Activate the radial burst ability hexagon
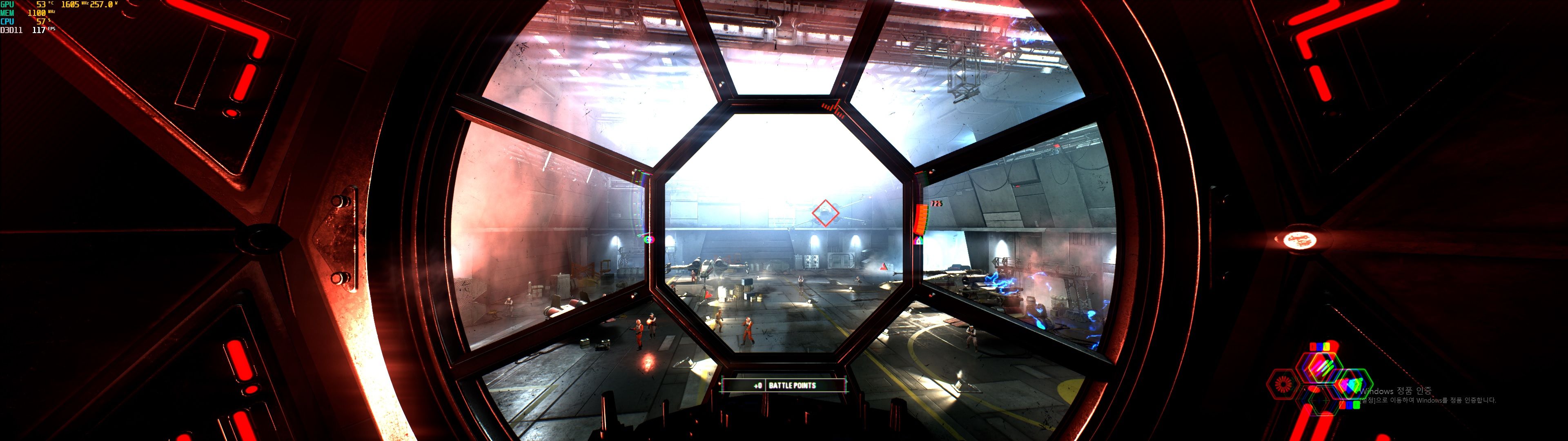The height and width of the screenshot is (441, 1568). [x=1283, y=384]
